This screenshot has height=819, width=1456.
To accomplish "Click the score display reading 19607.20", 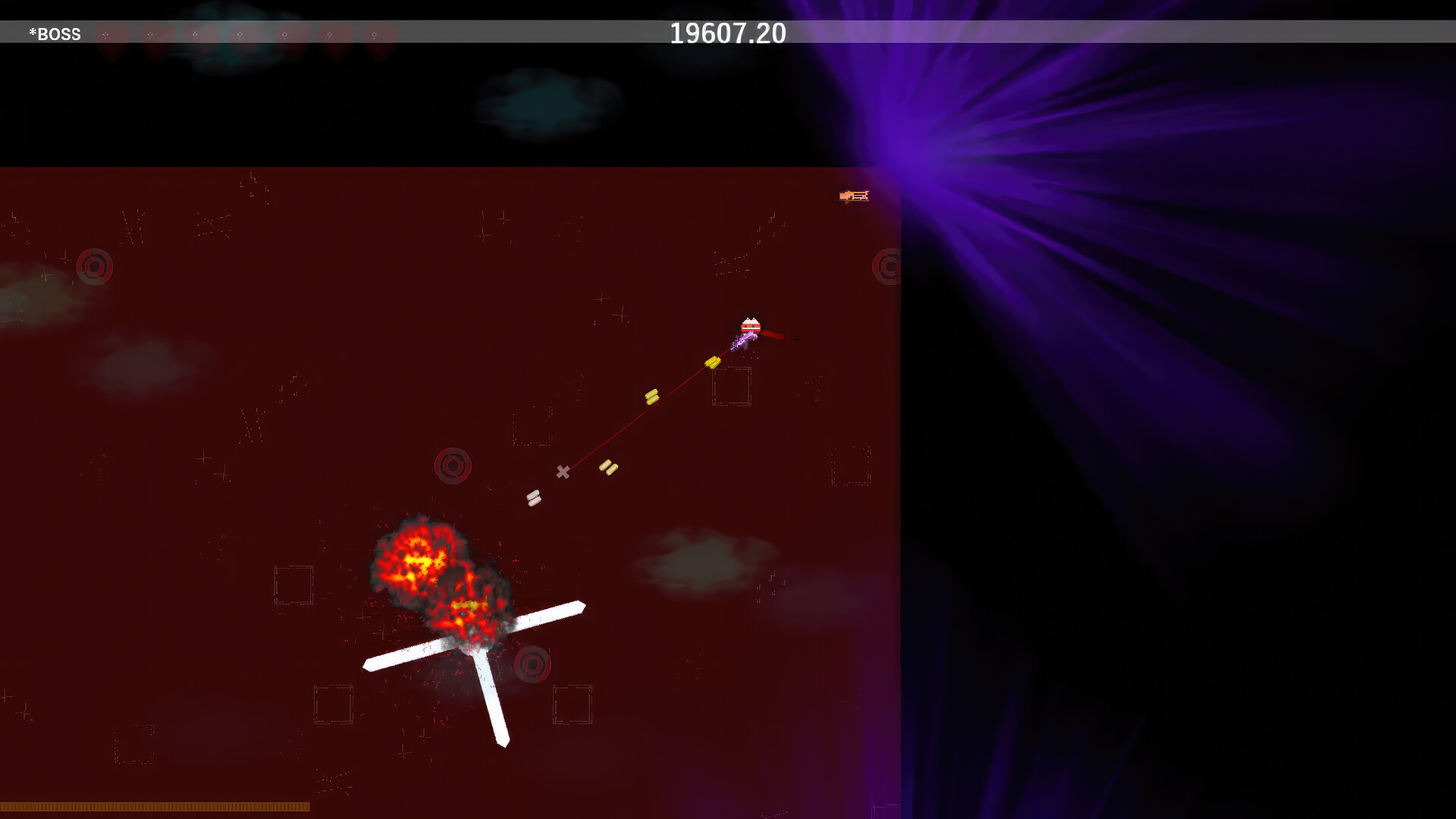I will [727, 33].
